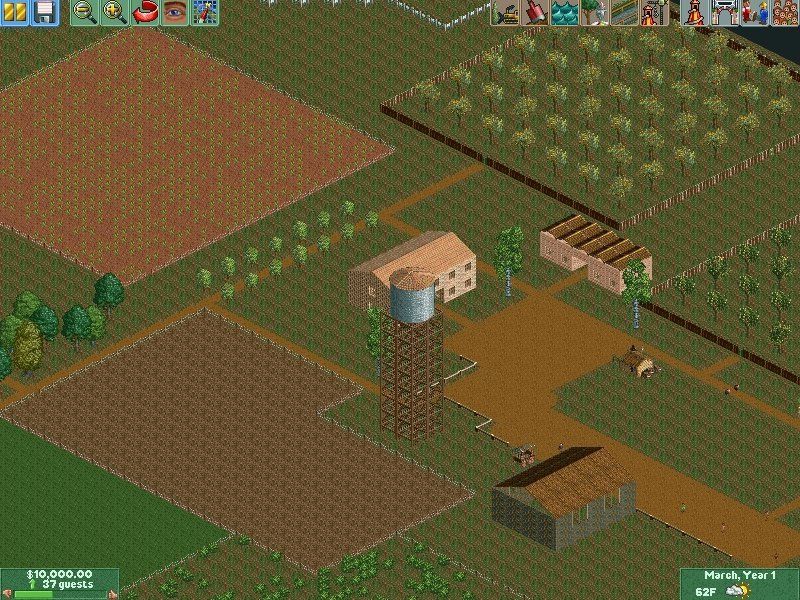Open finances via the $10,000.00 cash display

point(58,574)
